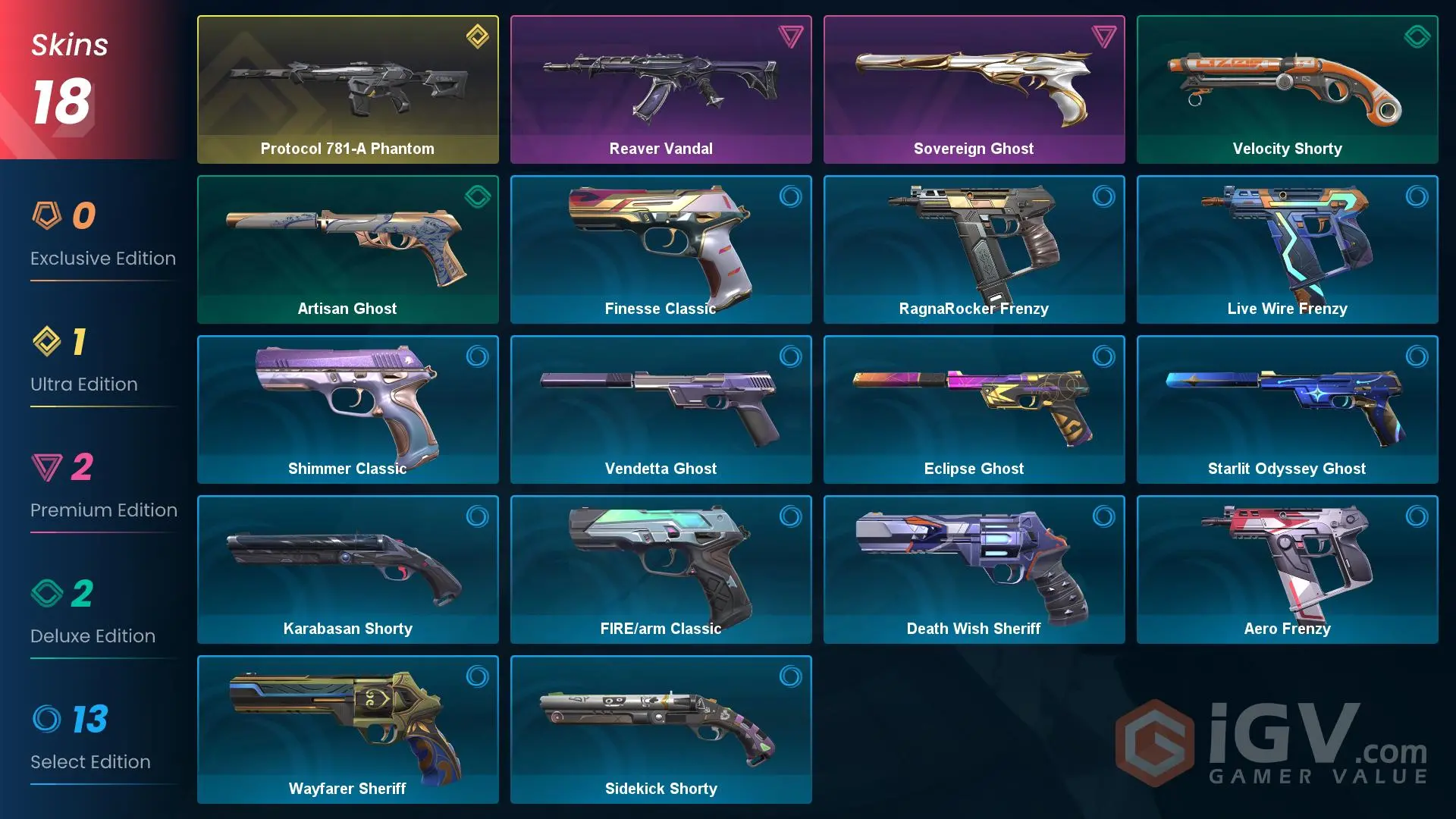
Task: Click the Deluxe Edition badge on Artisan Ghost
Action: (476, 197)
